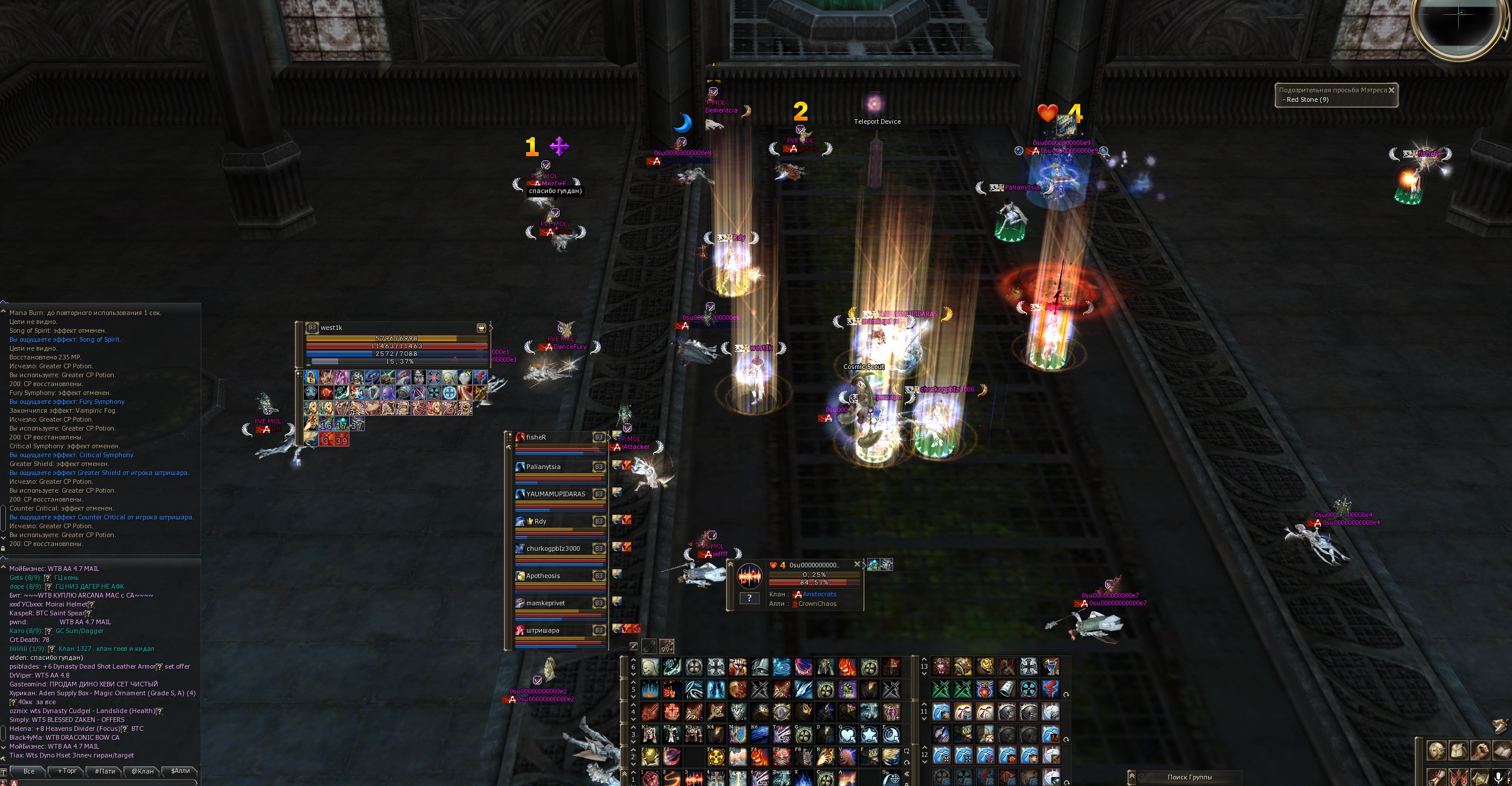Switch to the +Торг chat tab
1512x786 pixels.
coord(67,771)
